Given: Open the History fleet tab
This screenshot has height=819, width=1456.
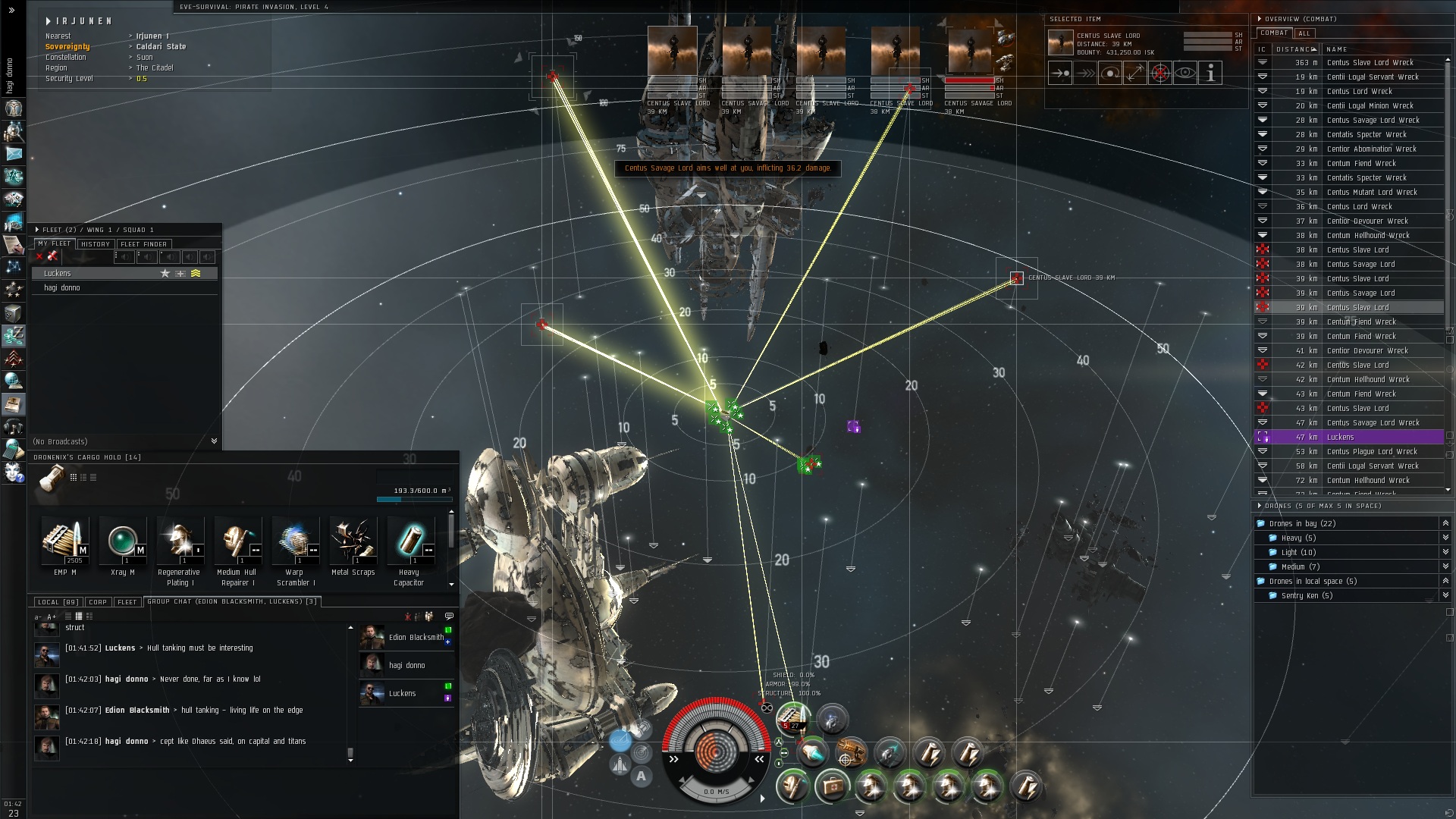Looking at the screenshot, I should pos(96,244).
